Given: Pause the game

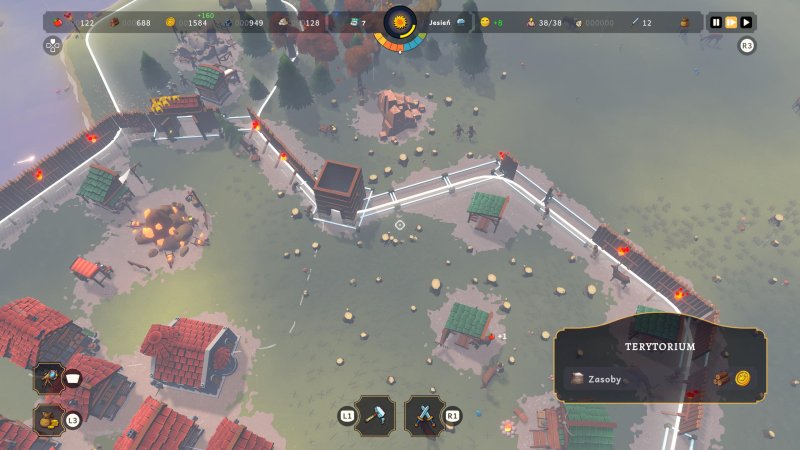Looking at the screenshot, I should pos(716,22).
